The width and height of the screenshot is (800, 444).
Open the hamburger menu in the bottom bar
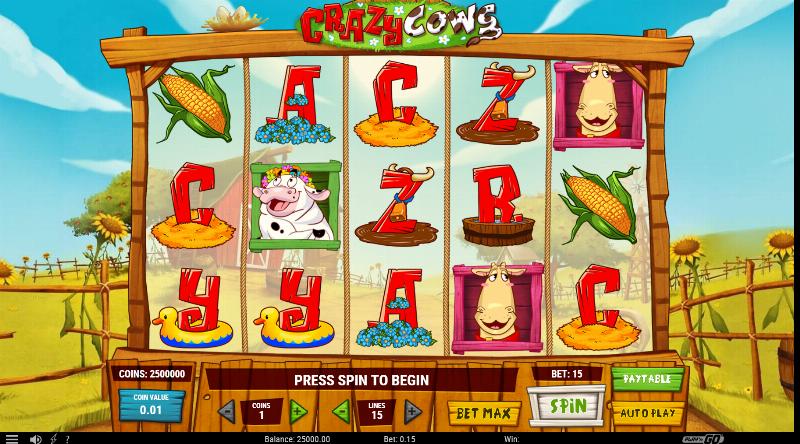pos(10,438)
